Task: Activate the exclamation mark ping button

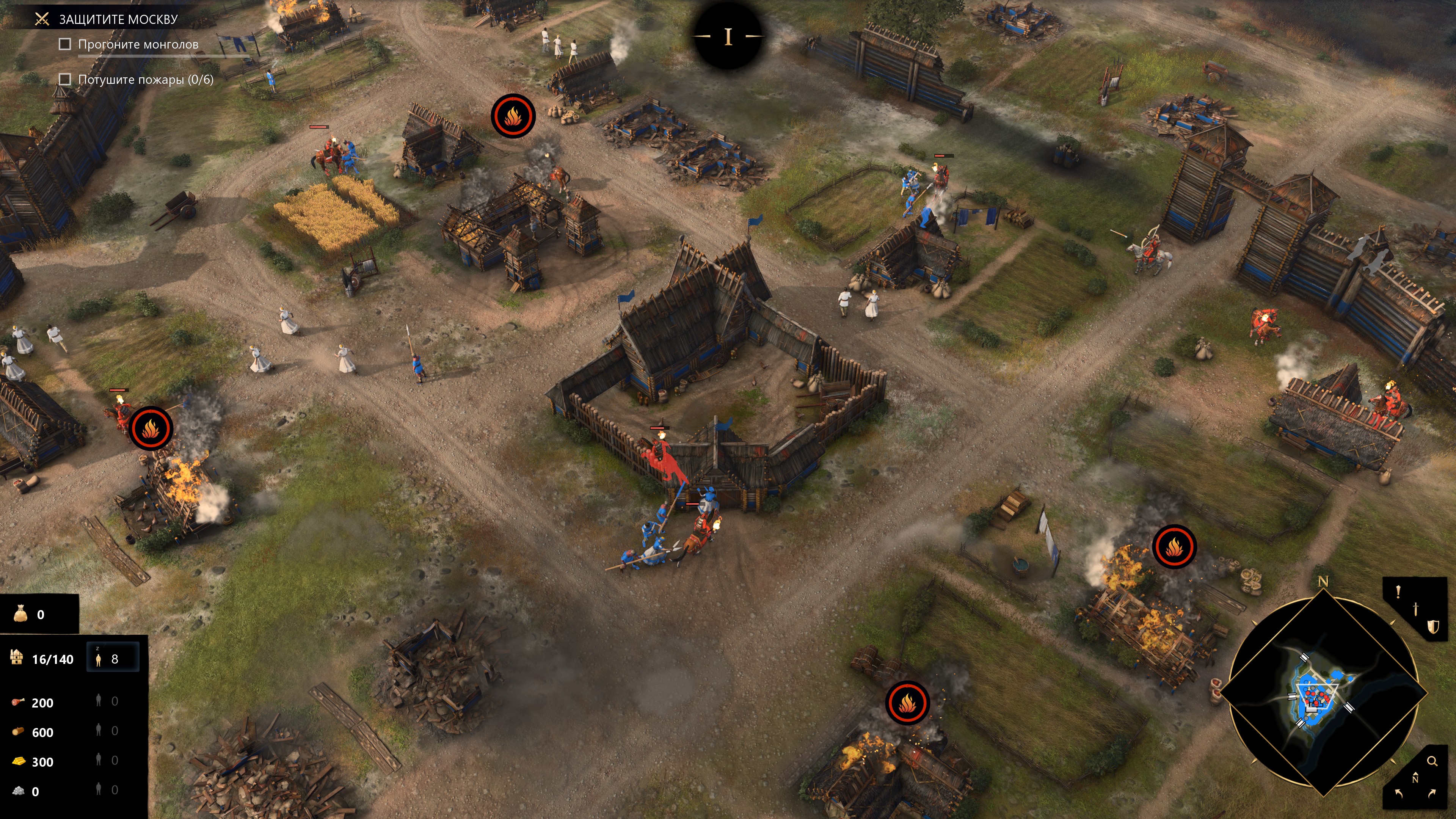Action: 1398,592
